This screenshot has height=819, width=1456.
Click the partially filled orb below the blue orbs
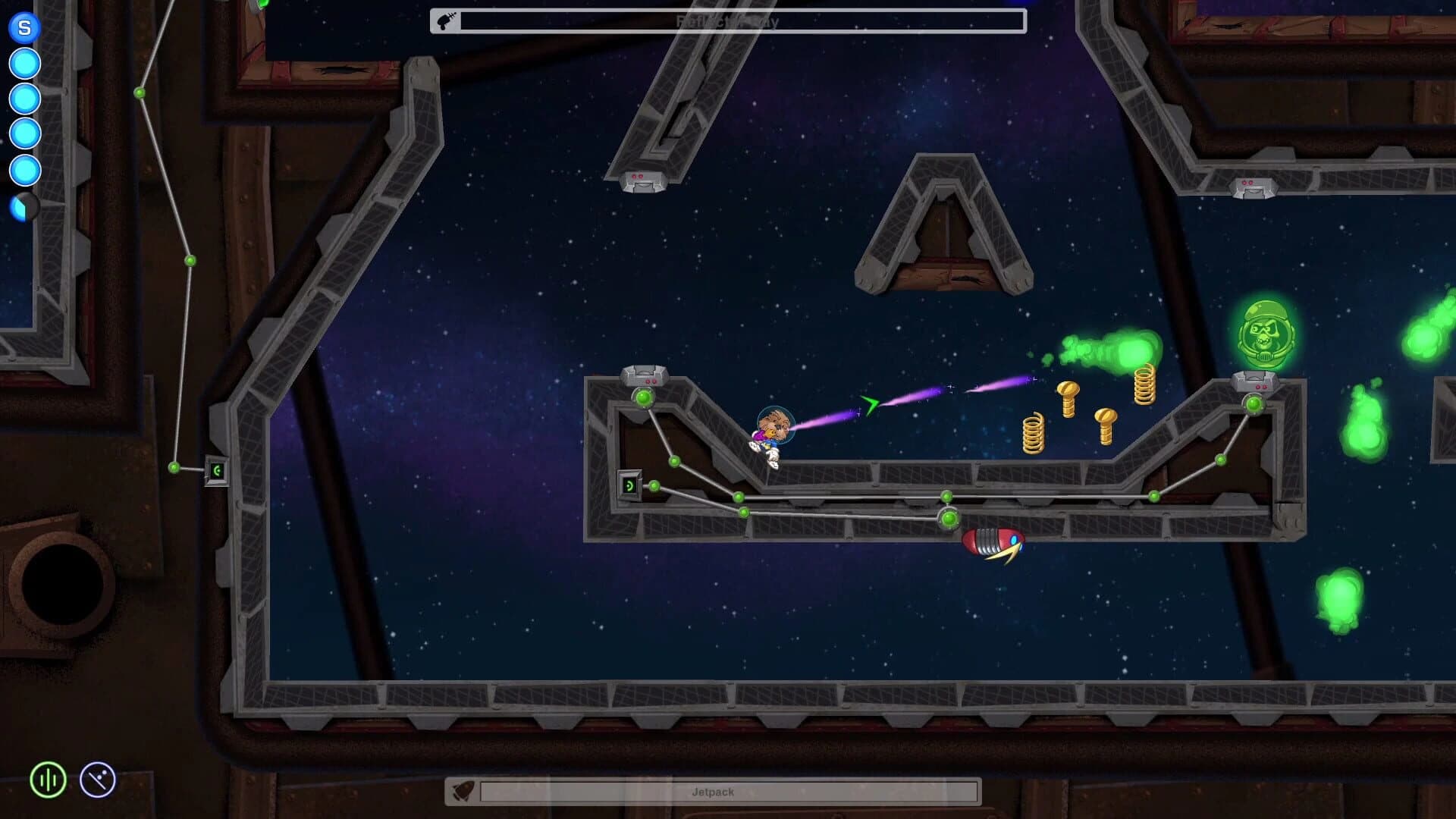(24, 205)
